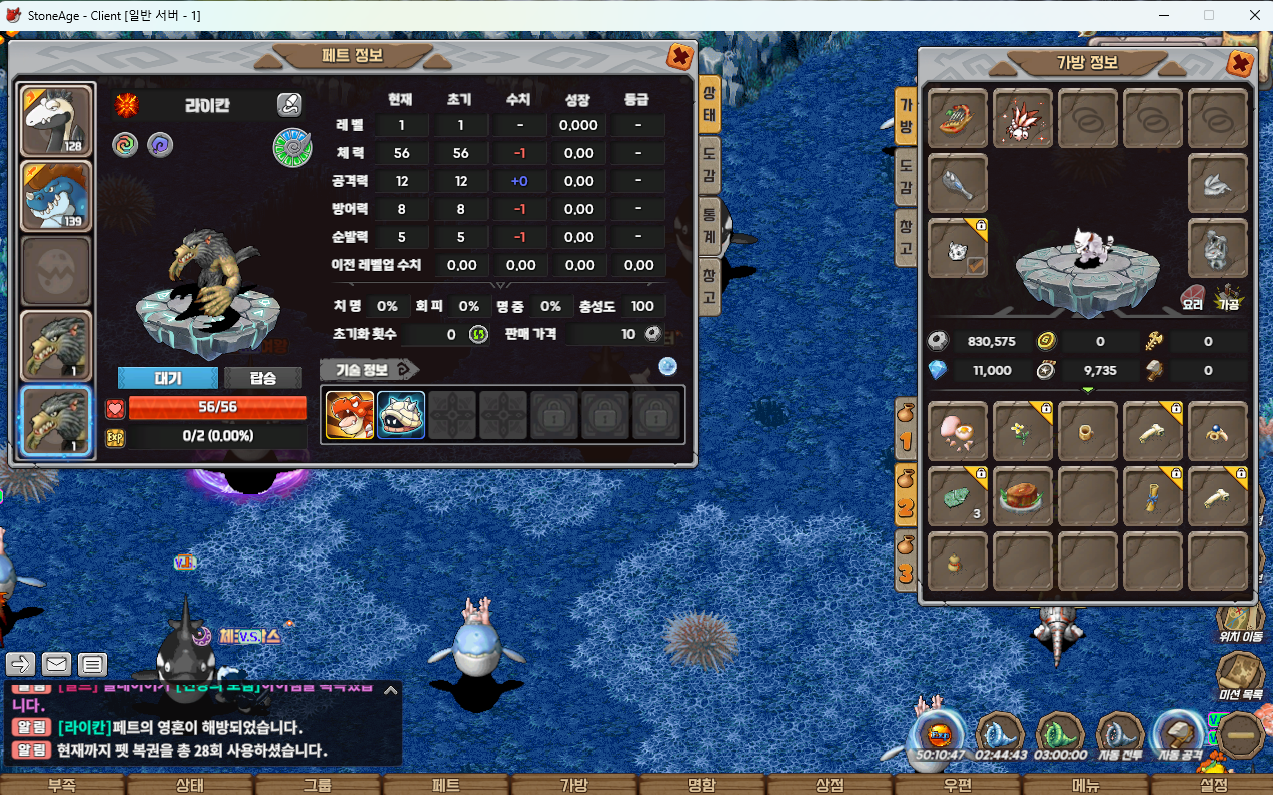
Task: Click the 탑승 ride button
Action: [262, 378]
